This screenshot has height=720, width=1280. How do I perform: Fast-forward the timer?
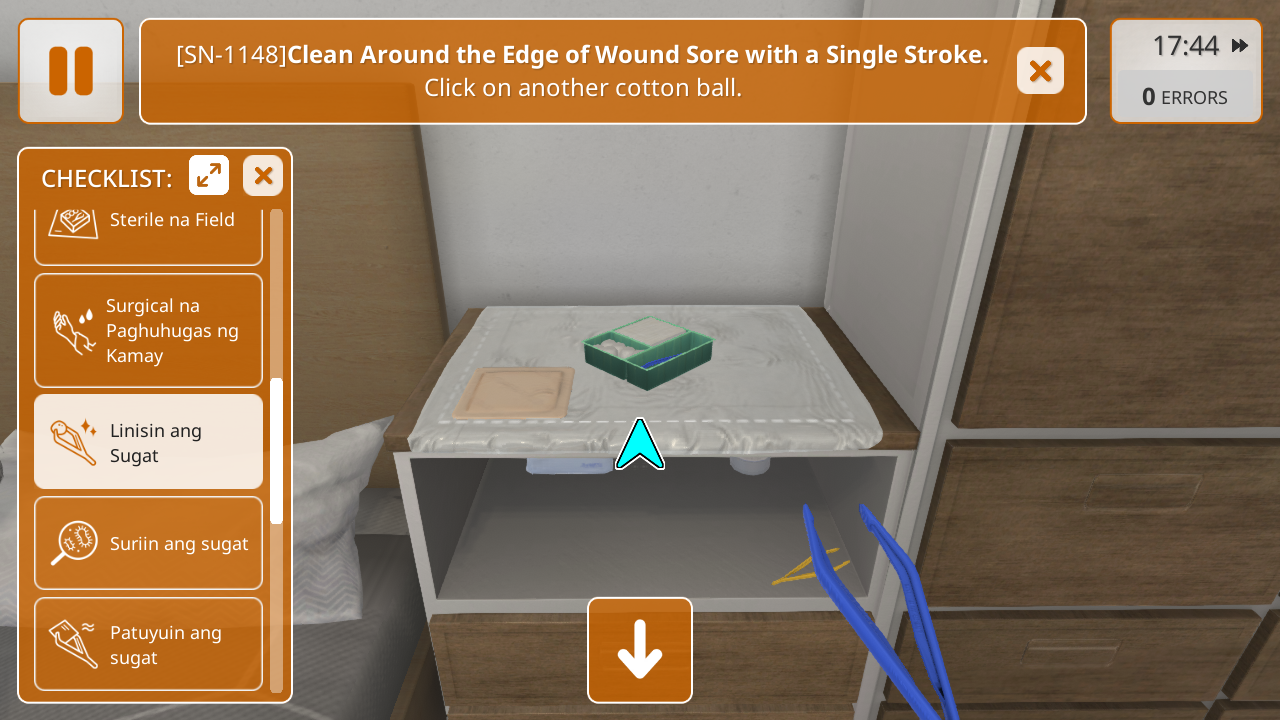click(1240, 46)
